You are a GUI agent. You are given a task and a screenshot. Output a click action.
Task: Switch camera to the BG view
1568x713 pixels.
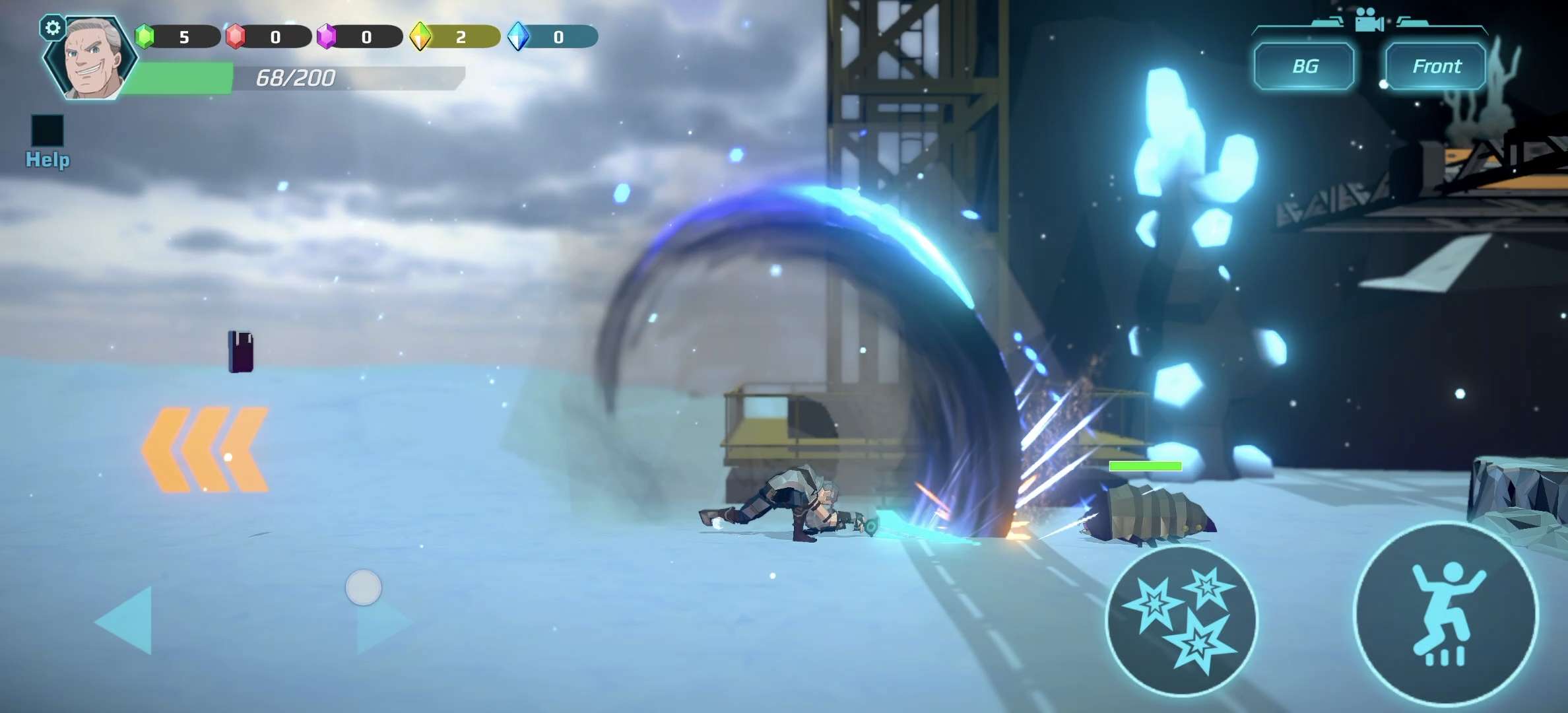[1304, 66]
